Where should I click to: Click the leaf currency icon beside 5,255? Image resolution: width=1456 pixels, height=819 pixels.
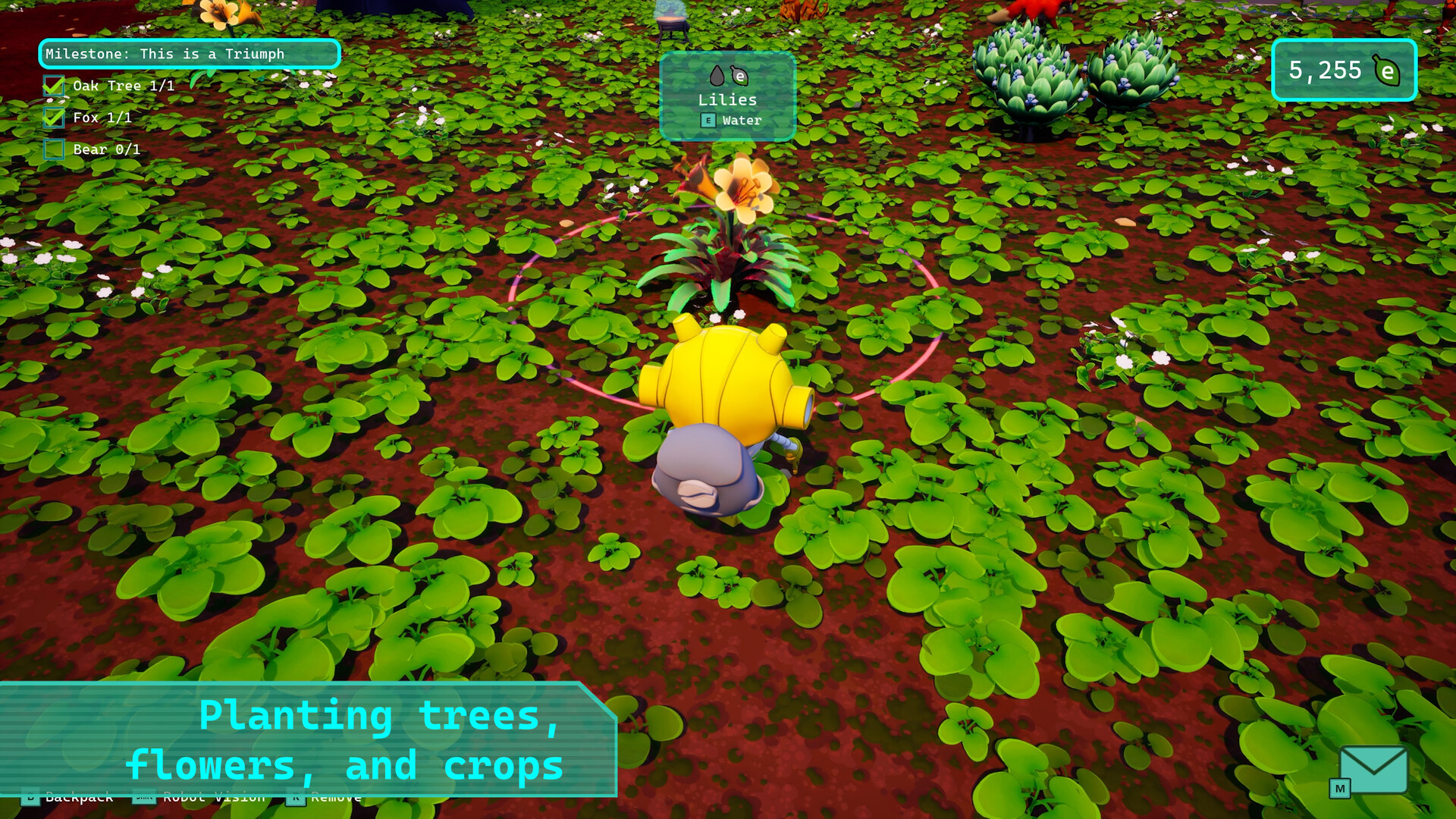(x=1385, y=70)
